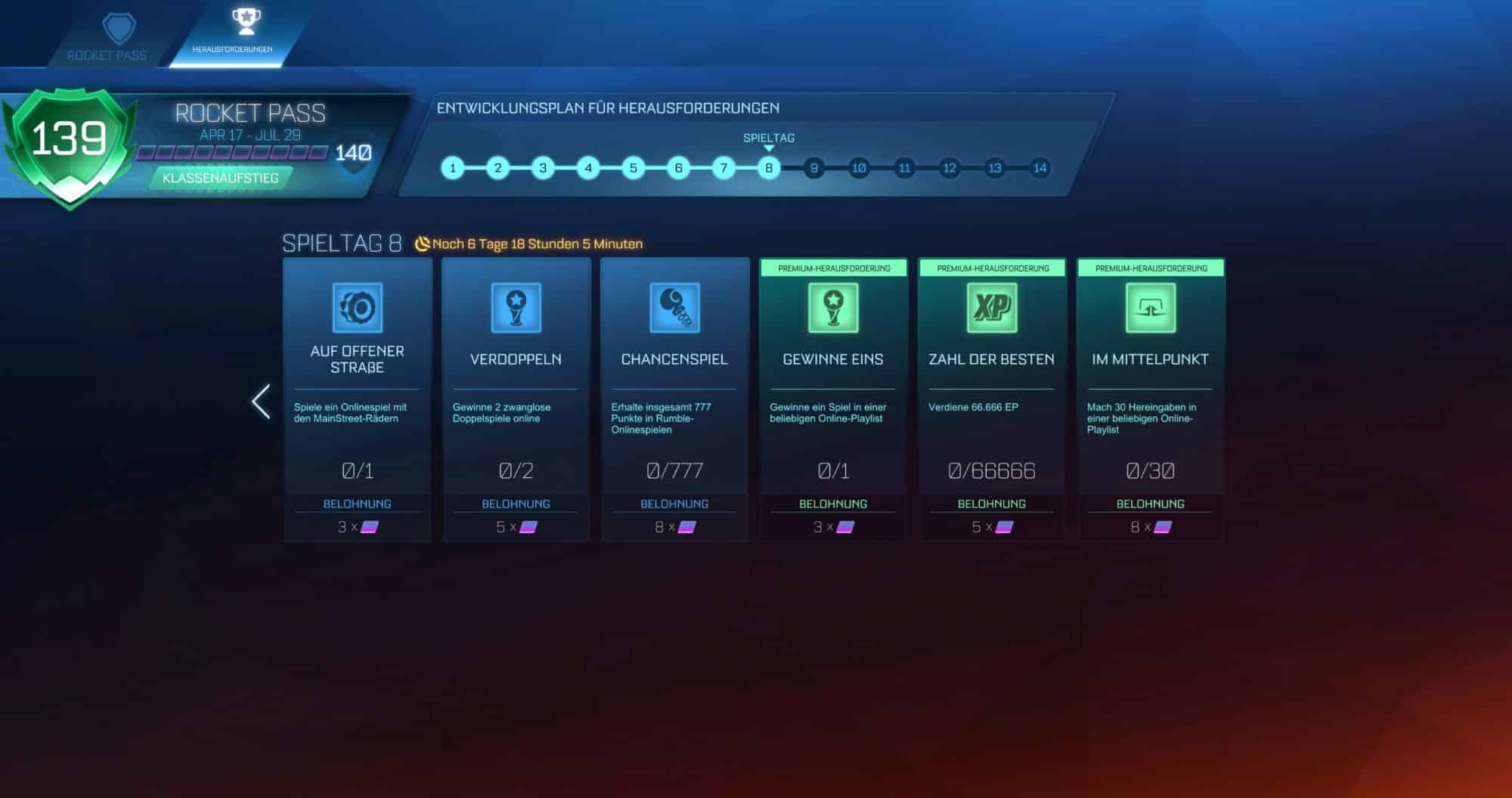This screenshot has height=798, width=1512.
Task: Select the XP icon on Zahl der Besten challenge
Action: (990, 307)
